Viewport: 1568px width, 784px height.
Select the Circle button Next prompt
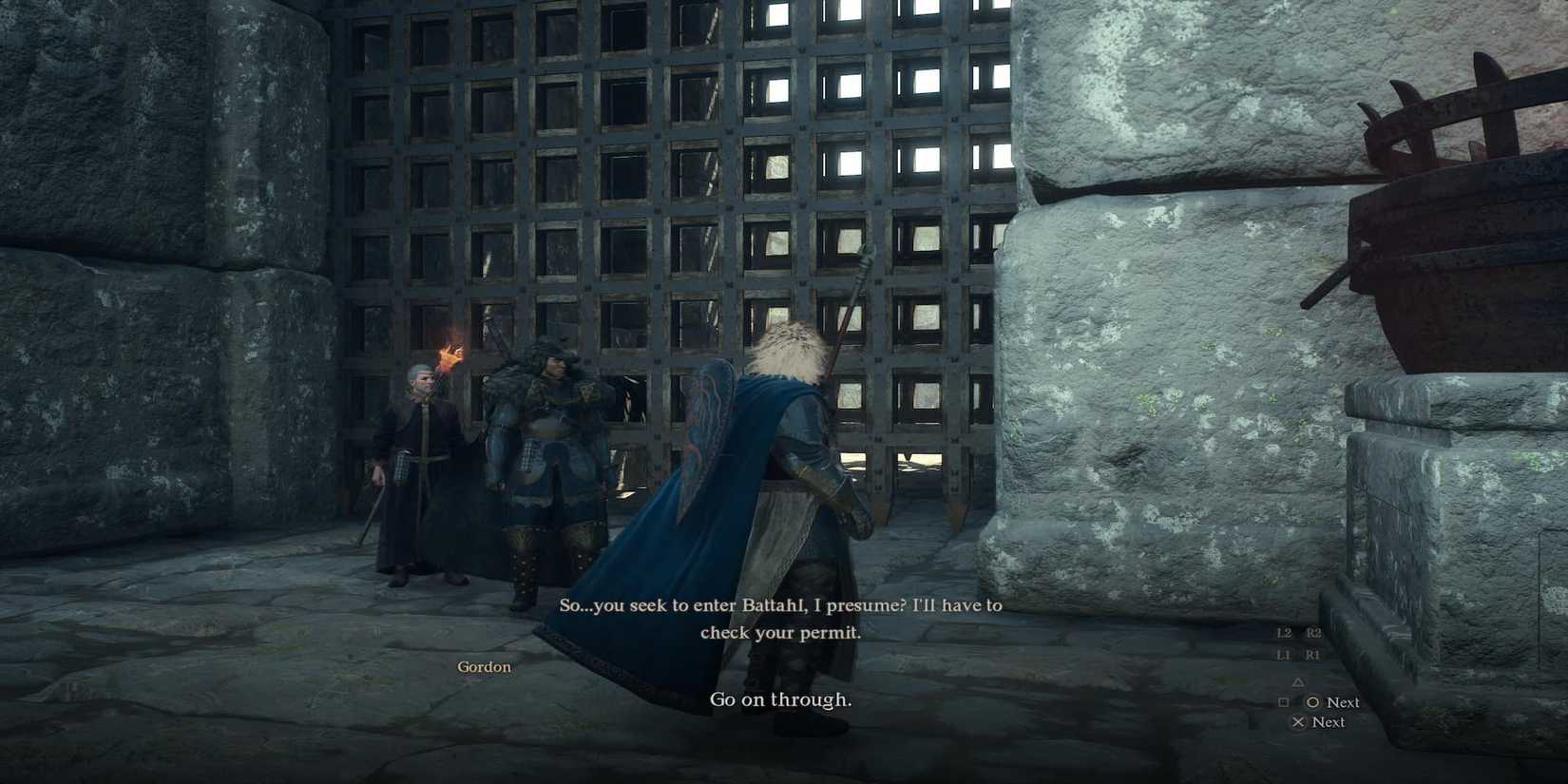point(1314,701)
